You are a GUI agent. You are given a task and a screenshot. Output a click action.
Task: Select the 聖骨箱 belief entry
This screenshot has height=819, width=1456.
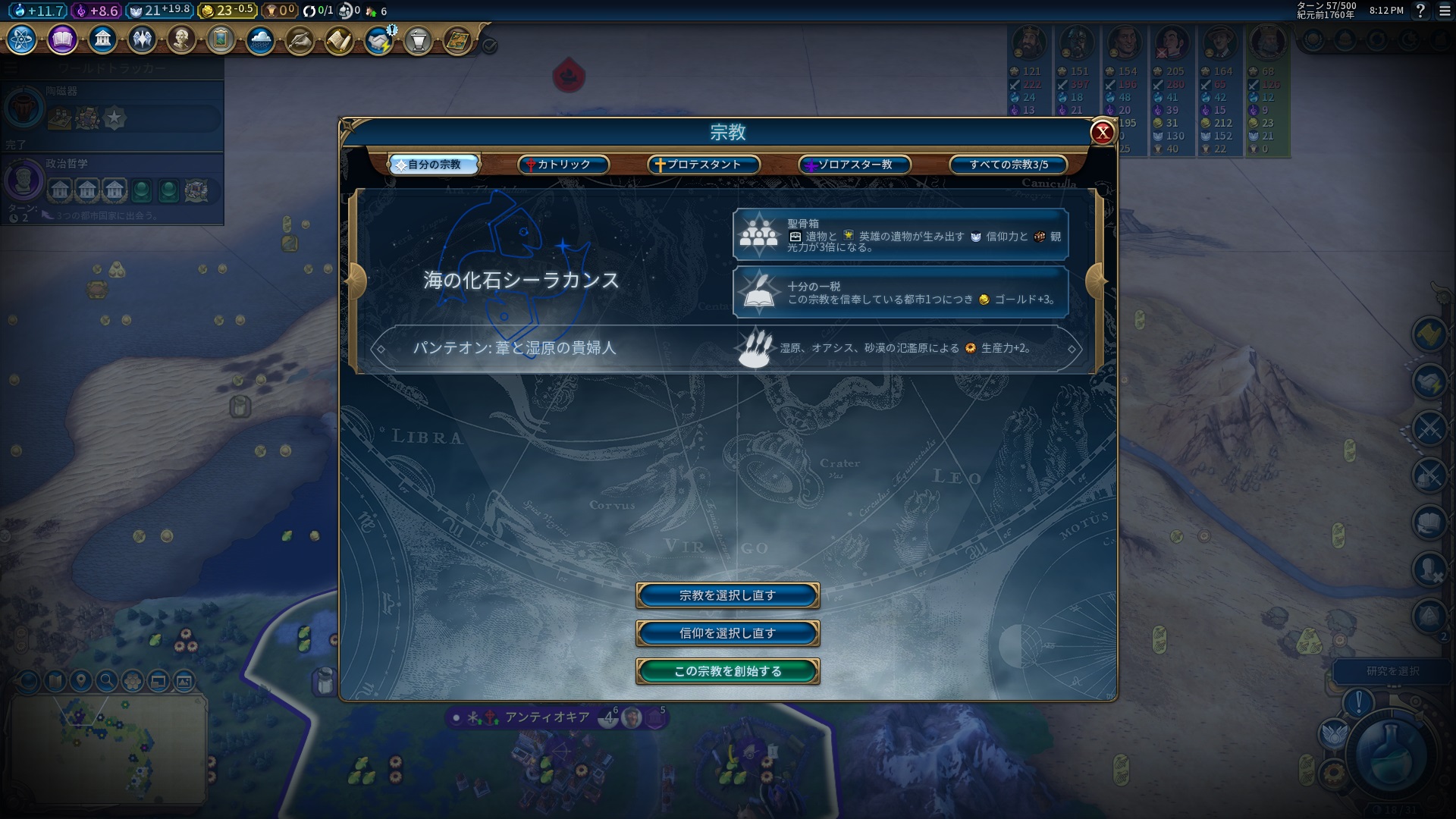[x=900, y=235]
